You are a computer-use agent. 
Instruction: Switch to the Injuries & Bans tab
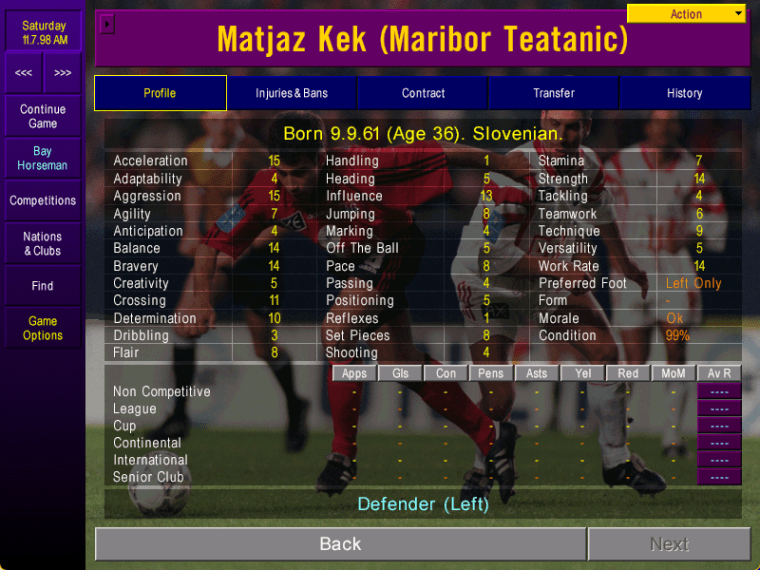(291, 93)
